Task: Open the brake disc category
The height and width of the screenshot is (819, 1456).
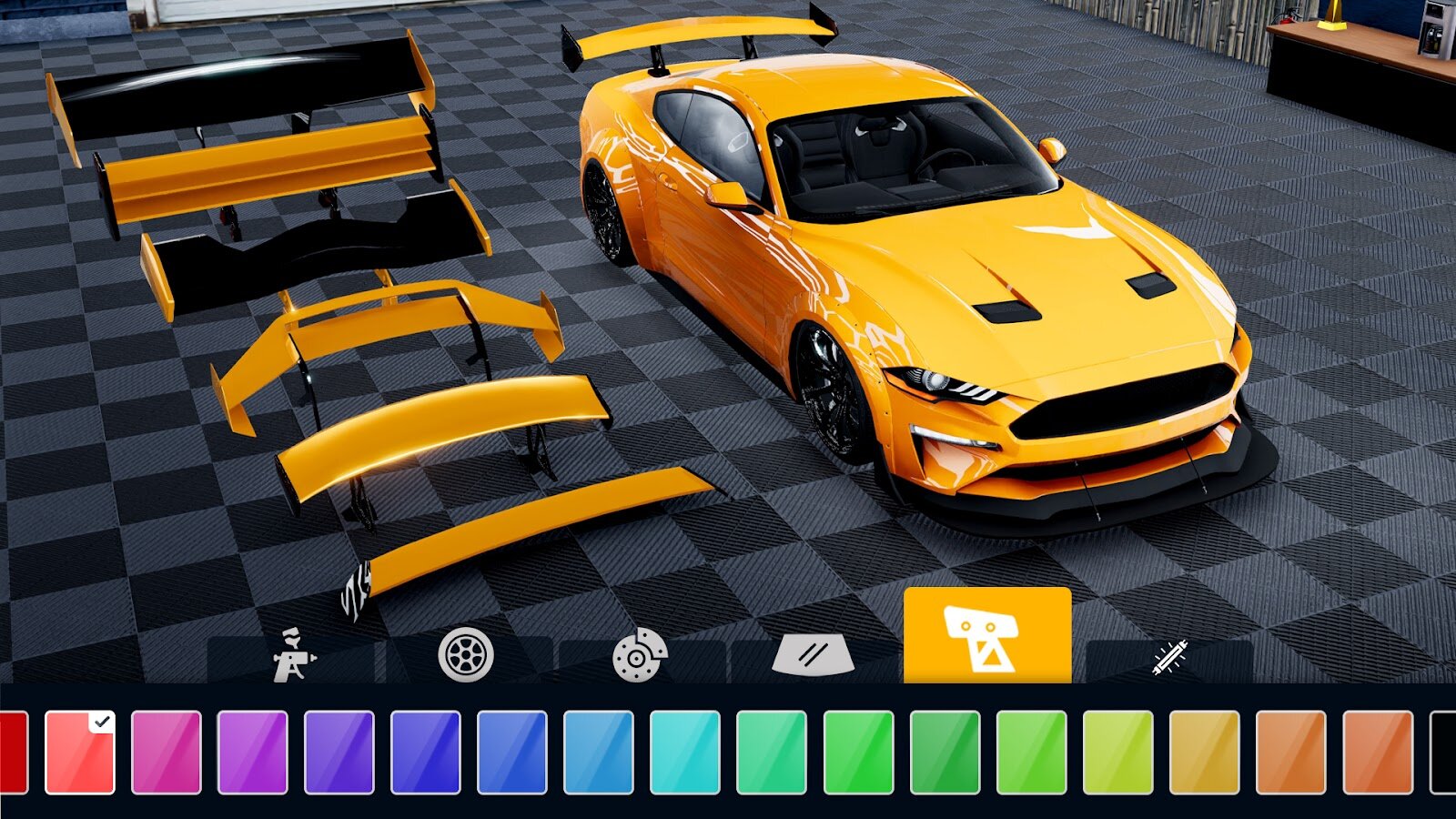Action: tap(640, 655)
